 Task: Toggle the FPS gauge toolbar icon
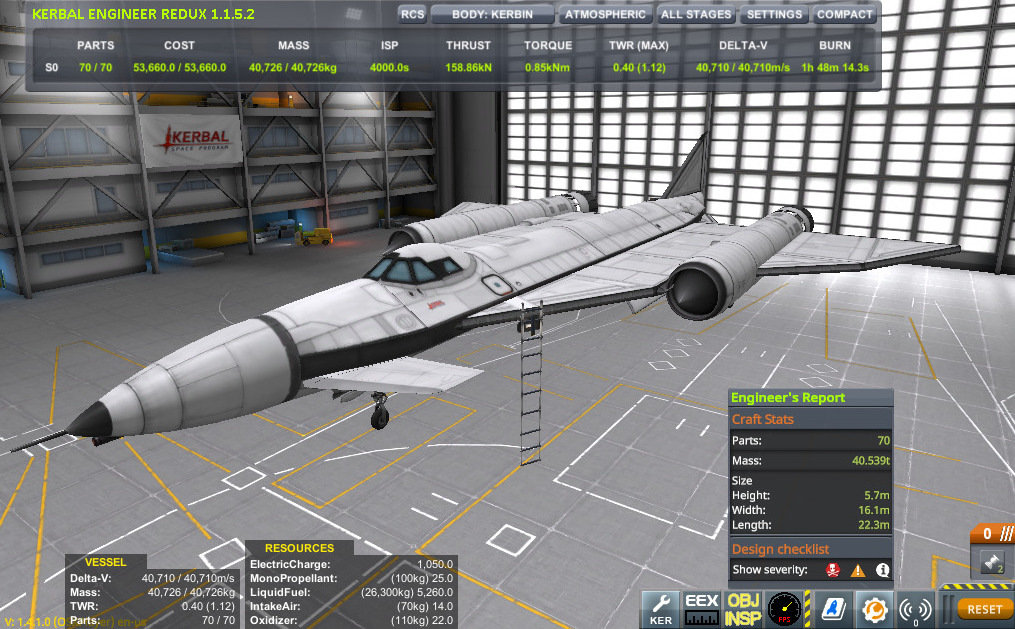pos(788,606)
